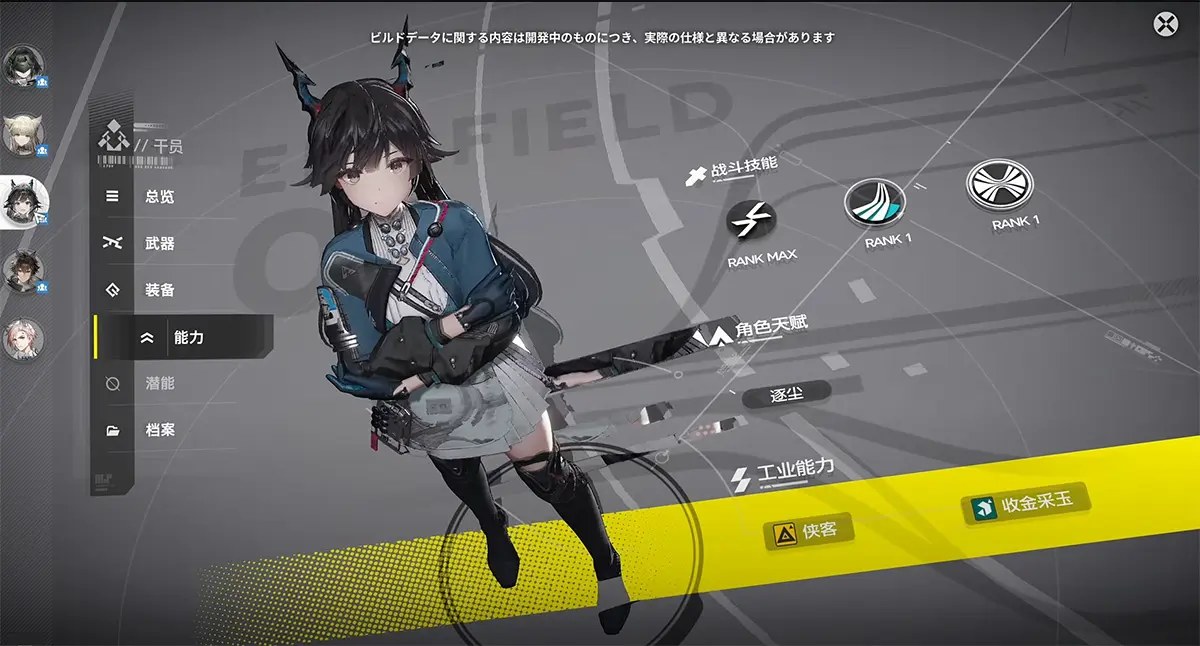Viewport: 1200px width, 646px height.
Task: Select the pink-haired operator portrait
Action: pos(20,340)
